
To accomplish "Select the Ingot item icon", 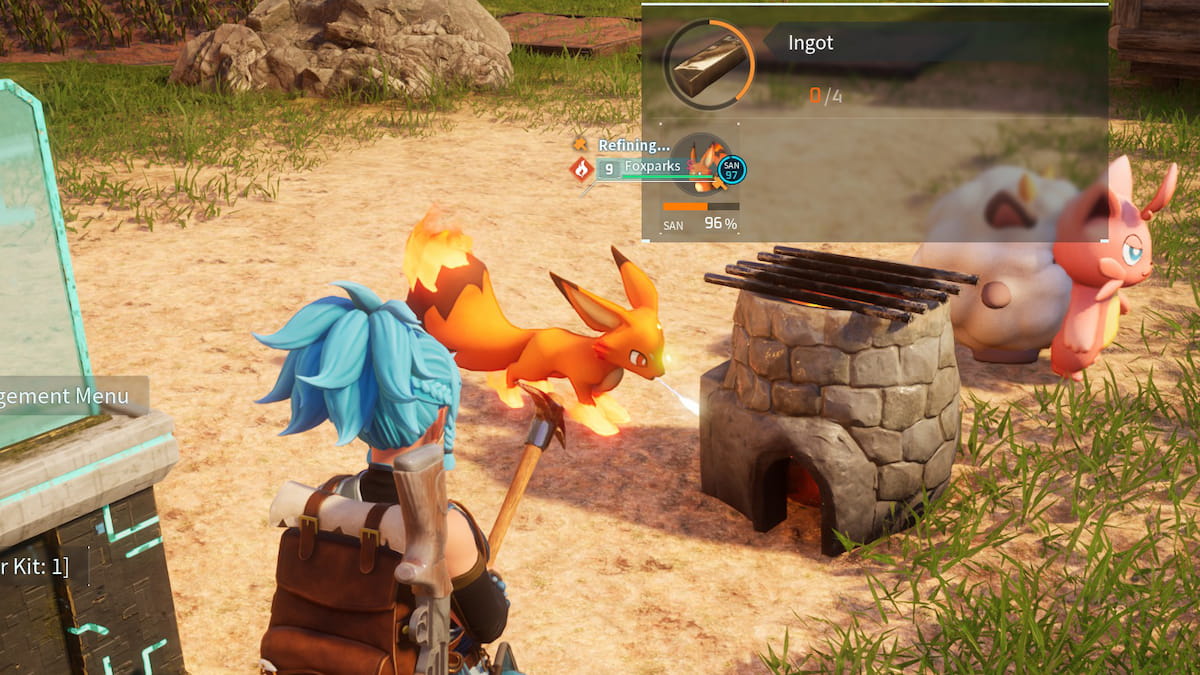I will 708,62.
